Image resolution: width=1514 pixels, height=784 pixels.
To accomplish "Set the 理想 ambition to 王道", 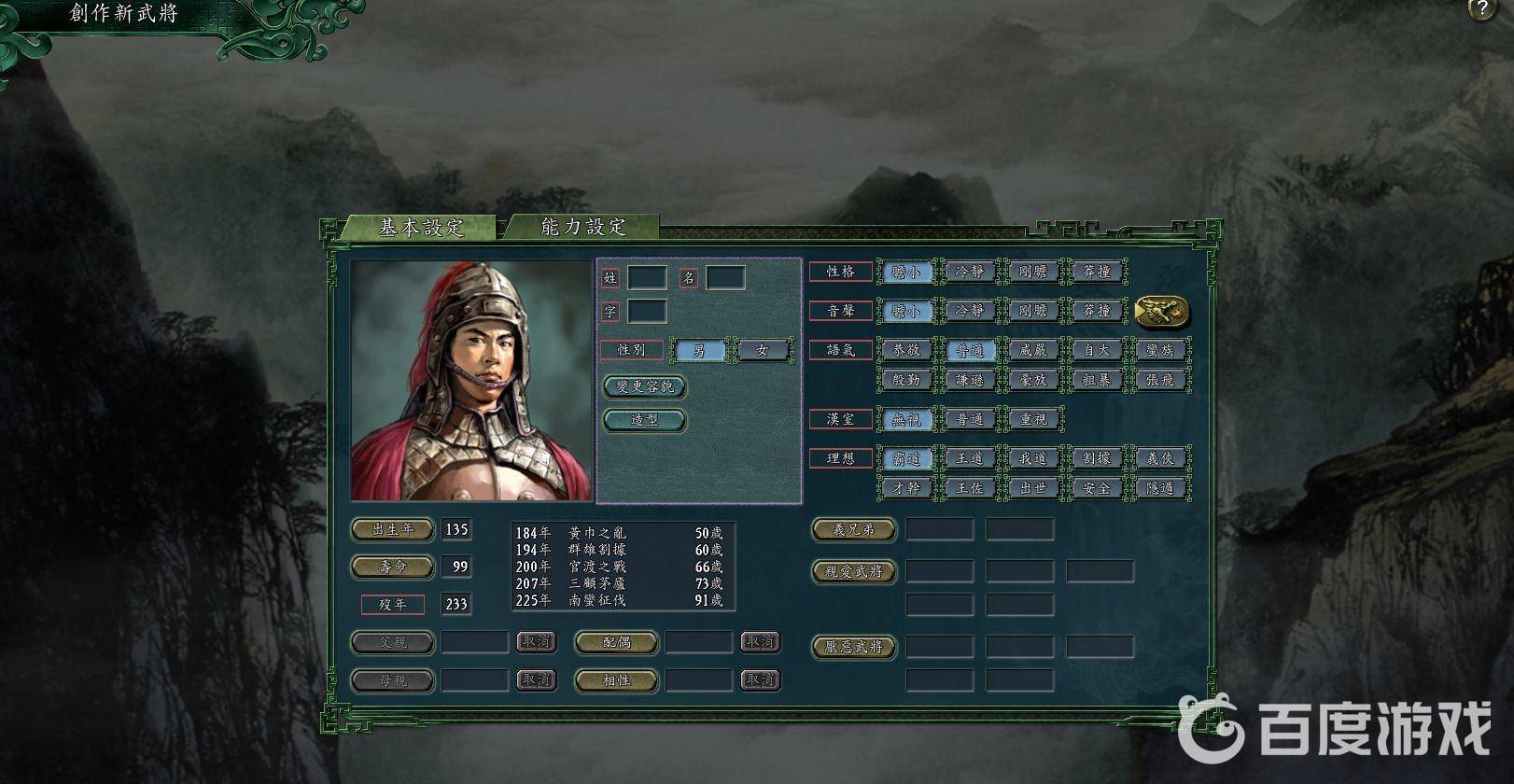I will coord(969,458).
